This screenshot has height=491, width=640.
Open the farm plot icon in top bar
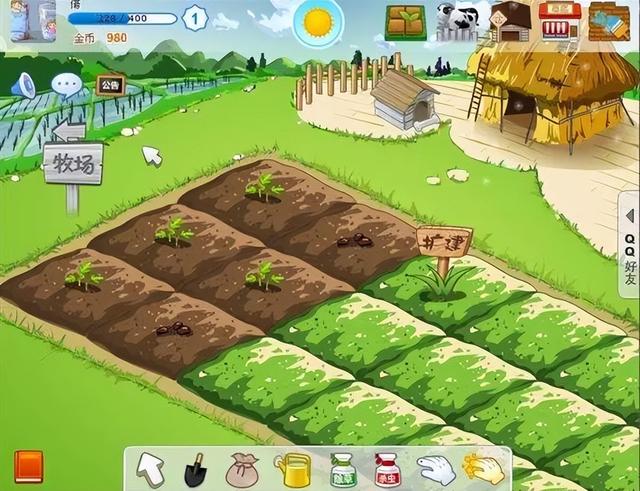tap(405, 22)
